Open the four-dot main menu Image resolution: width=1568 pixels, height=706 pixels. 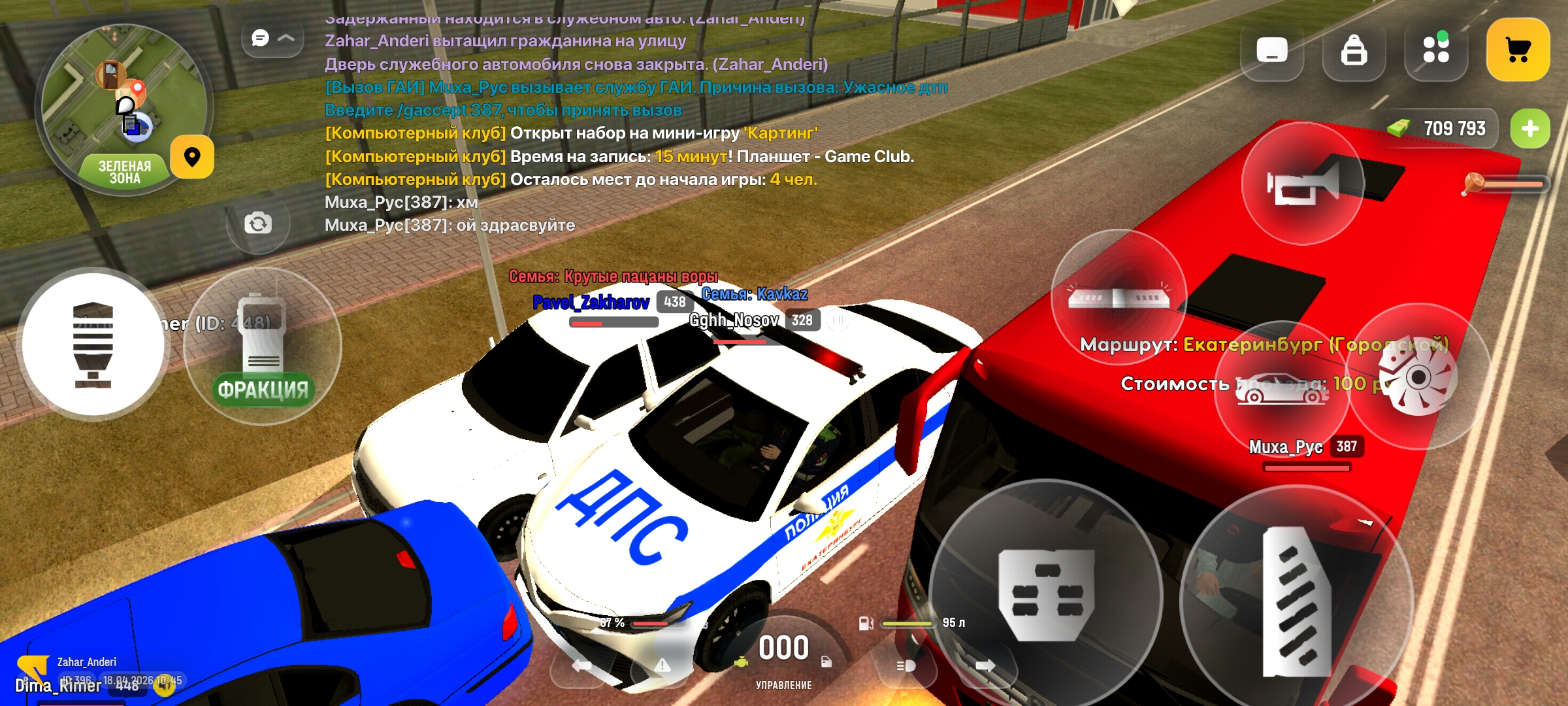point(1435,50)
